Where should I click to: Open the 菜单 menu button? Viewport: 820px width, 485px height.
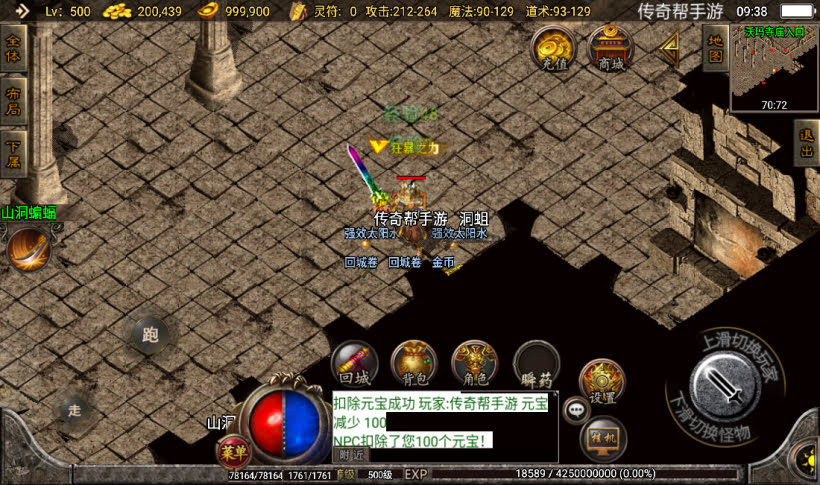click(x=233, y=452)
